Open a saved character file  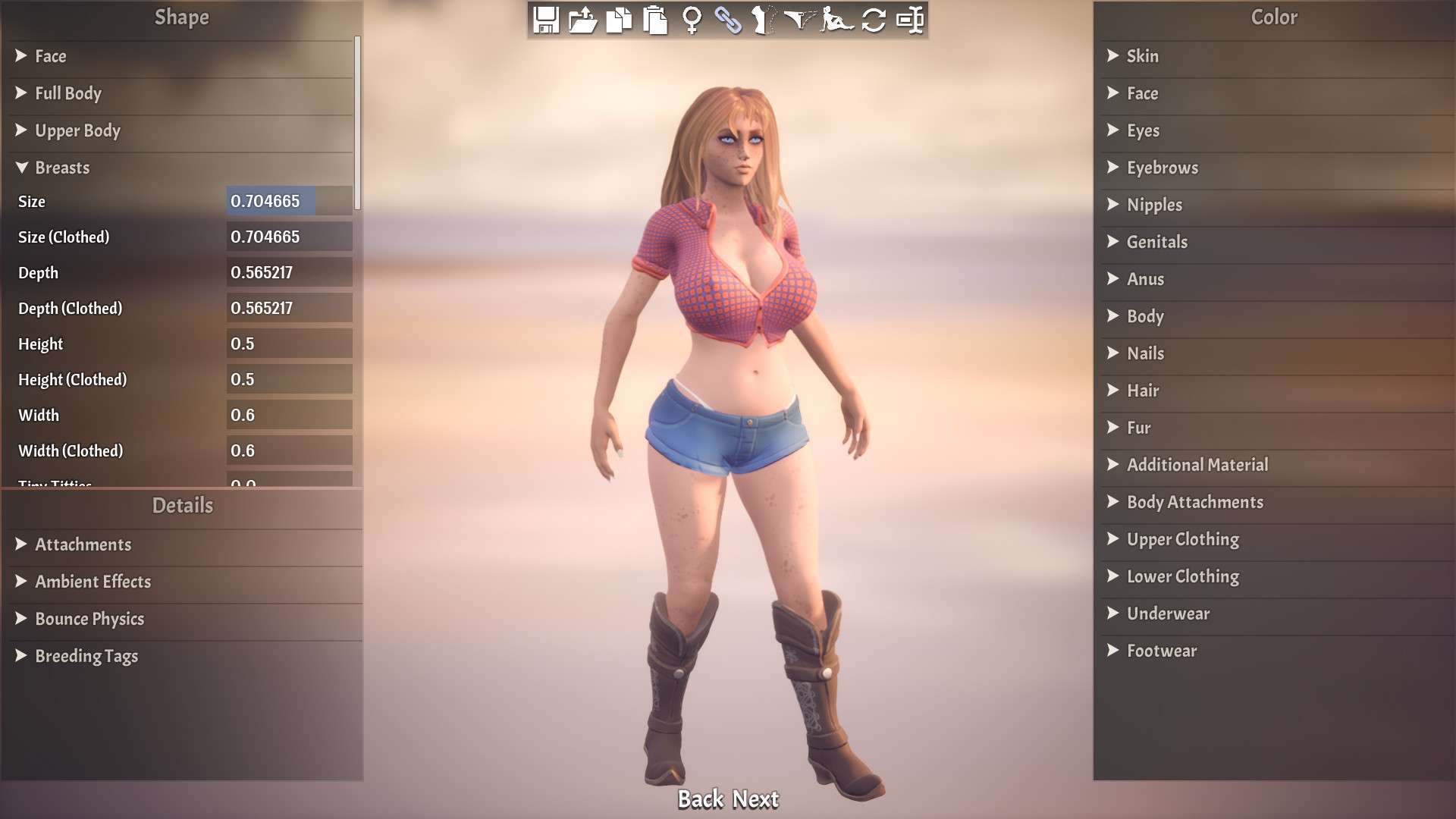click(582, 20)
